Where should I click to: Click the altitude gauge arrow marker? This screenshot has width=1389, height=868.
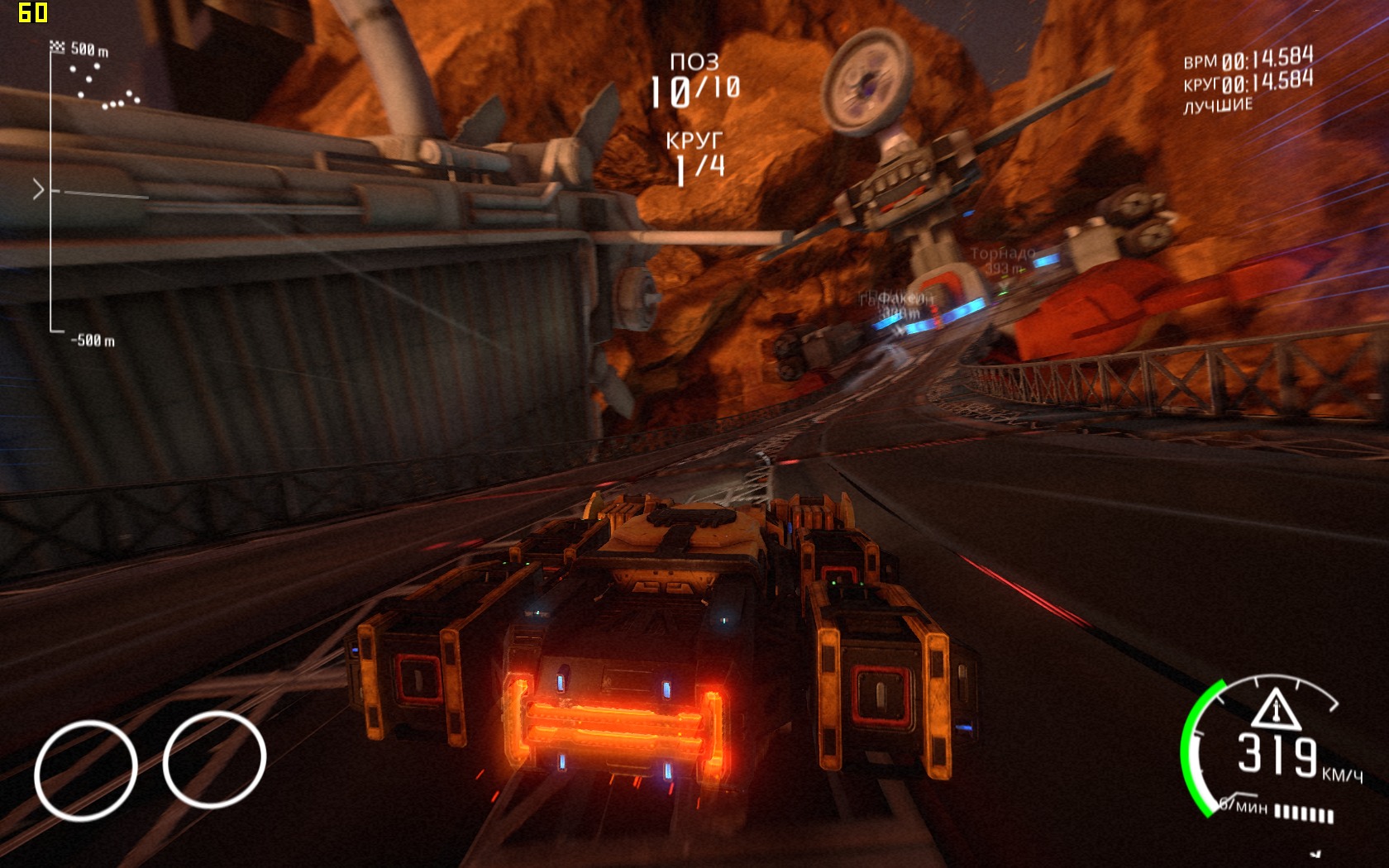38,190
